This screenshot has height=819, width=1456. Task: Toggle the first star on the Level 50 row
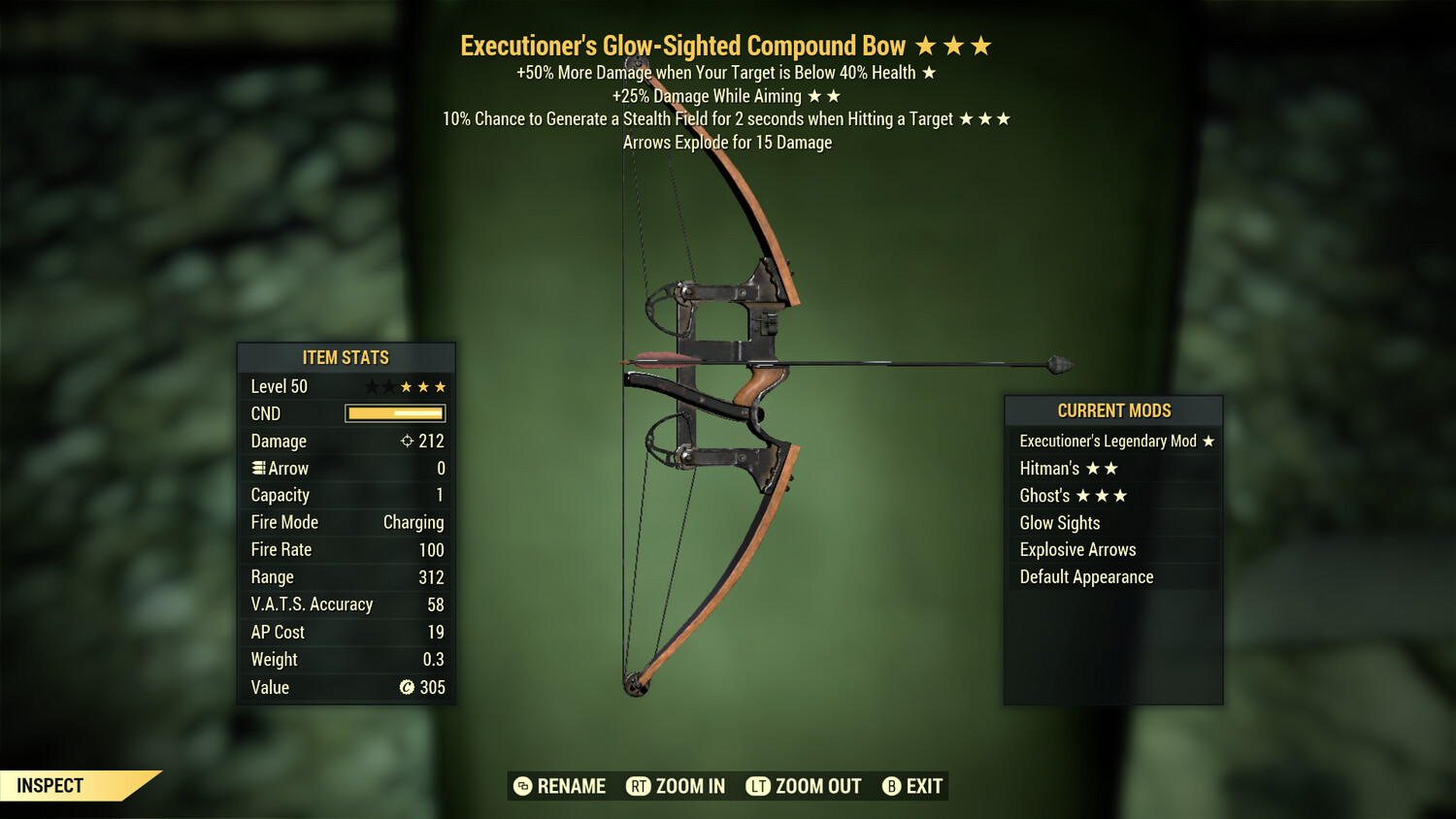[x=372, y=385]
